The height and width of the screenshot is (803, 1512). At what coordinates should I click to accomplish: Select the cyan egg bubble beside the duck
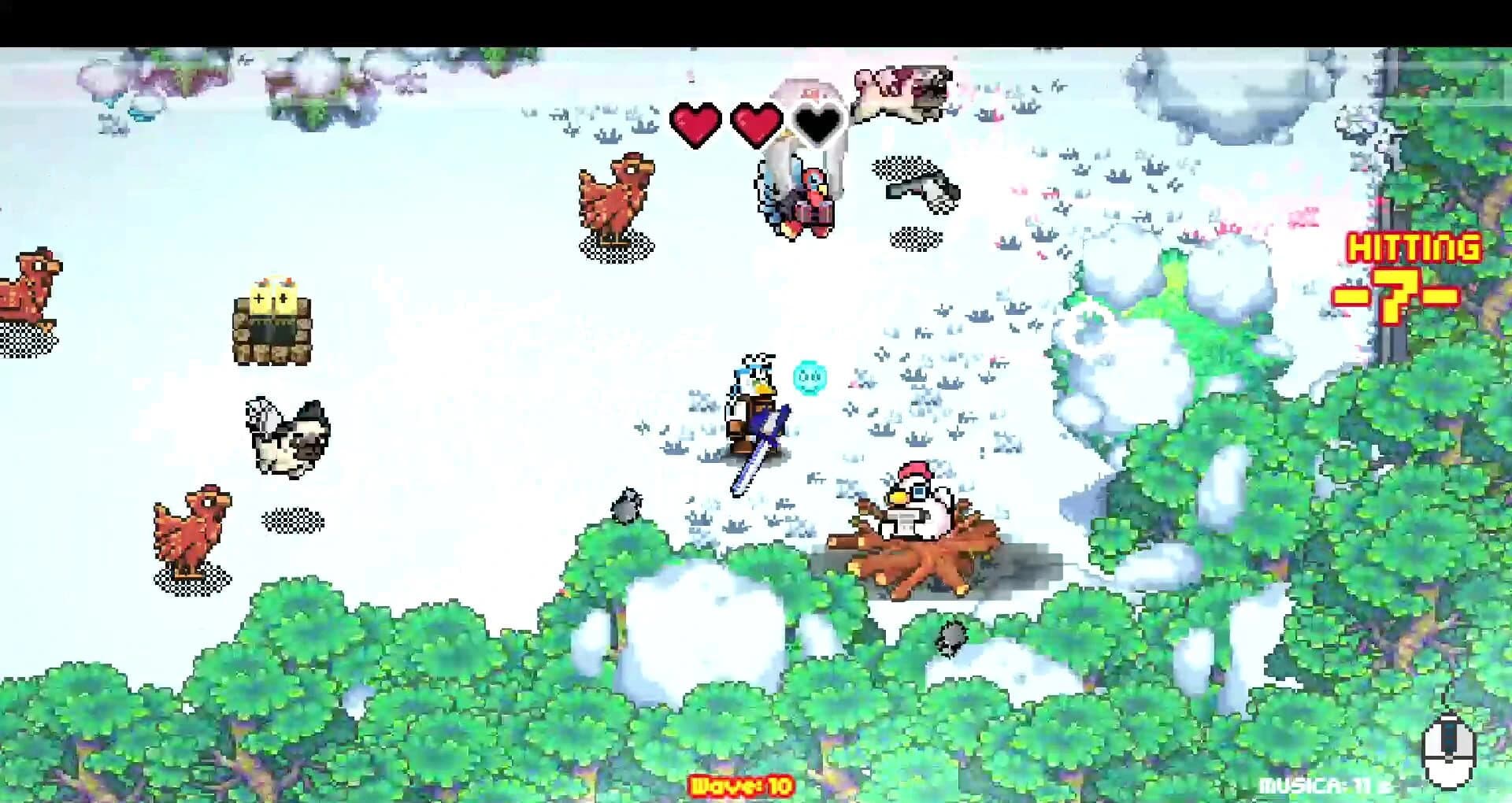coord(810,376)
